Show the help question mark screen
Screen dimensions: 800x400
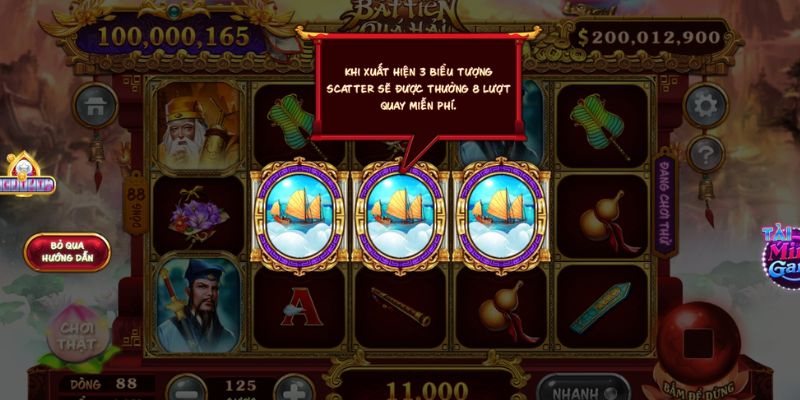(x=705, y=153)
